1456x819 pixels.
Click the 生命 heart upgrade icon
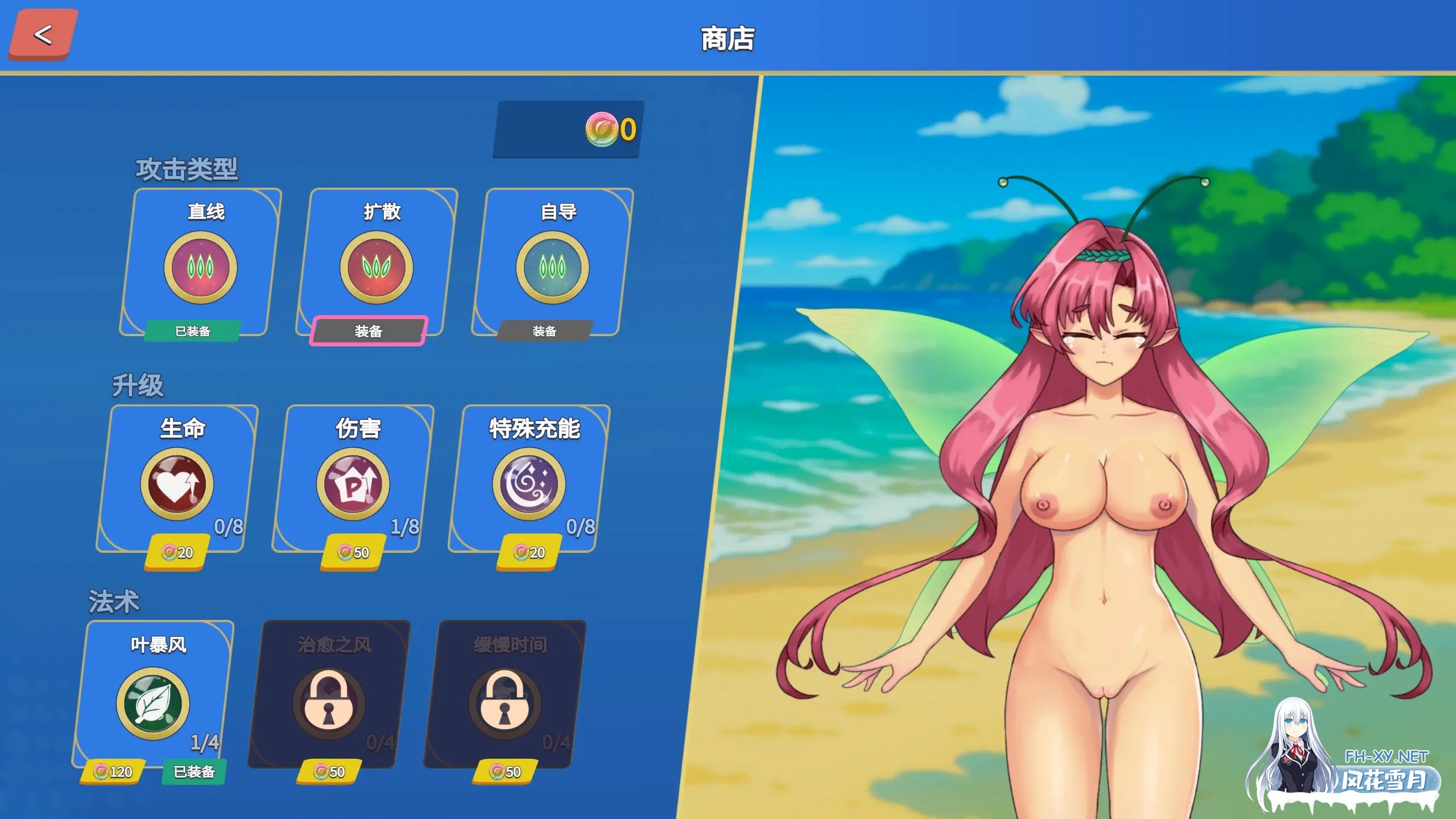pyautogui.click(x=178, y=483)
